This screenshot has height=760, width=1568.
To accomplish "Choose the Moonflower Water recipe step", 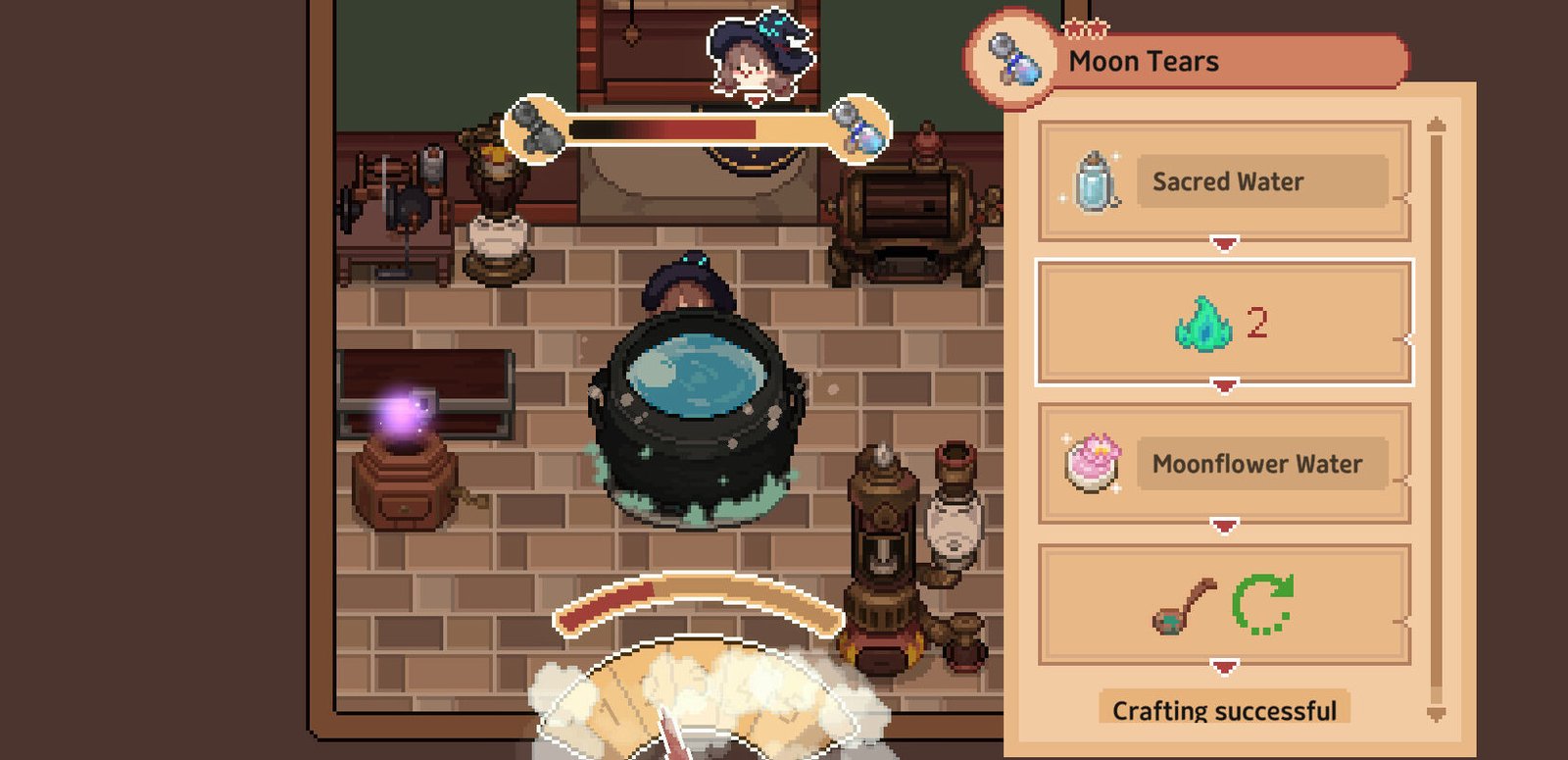I will click(1224, 464).
